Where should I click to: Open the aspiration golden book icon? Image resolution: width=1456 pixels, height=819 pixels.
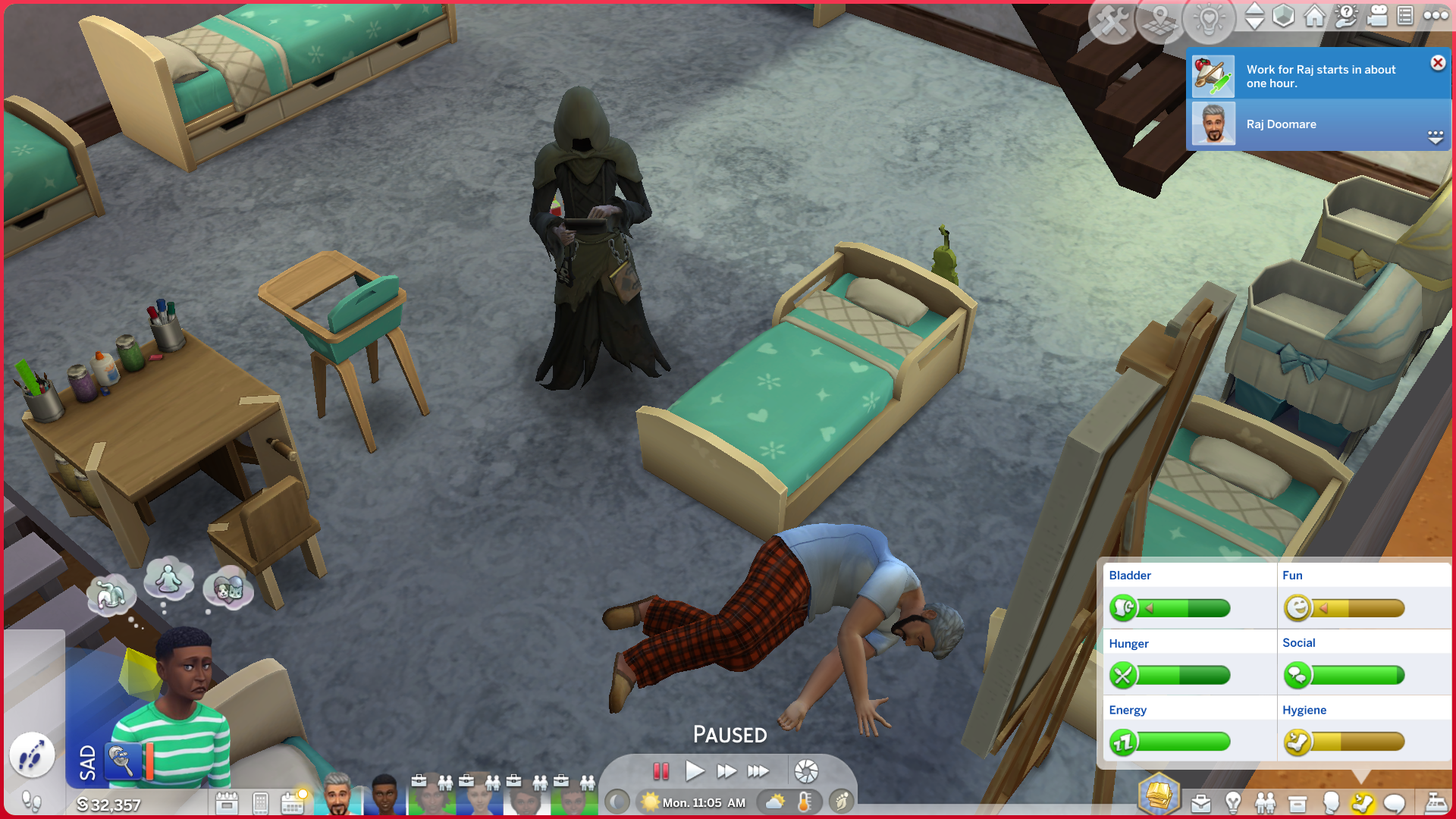click(x=1159, y=795)
